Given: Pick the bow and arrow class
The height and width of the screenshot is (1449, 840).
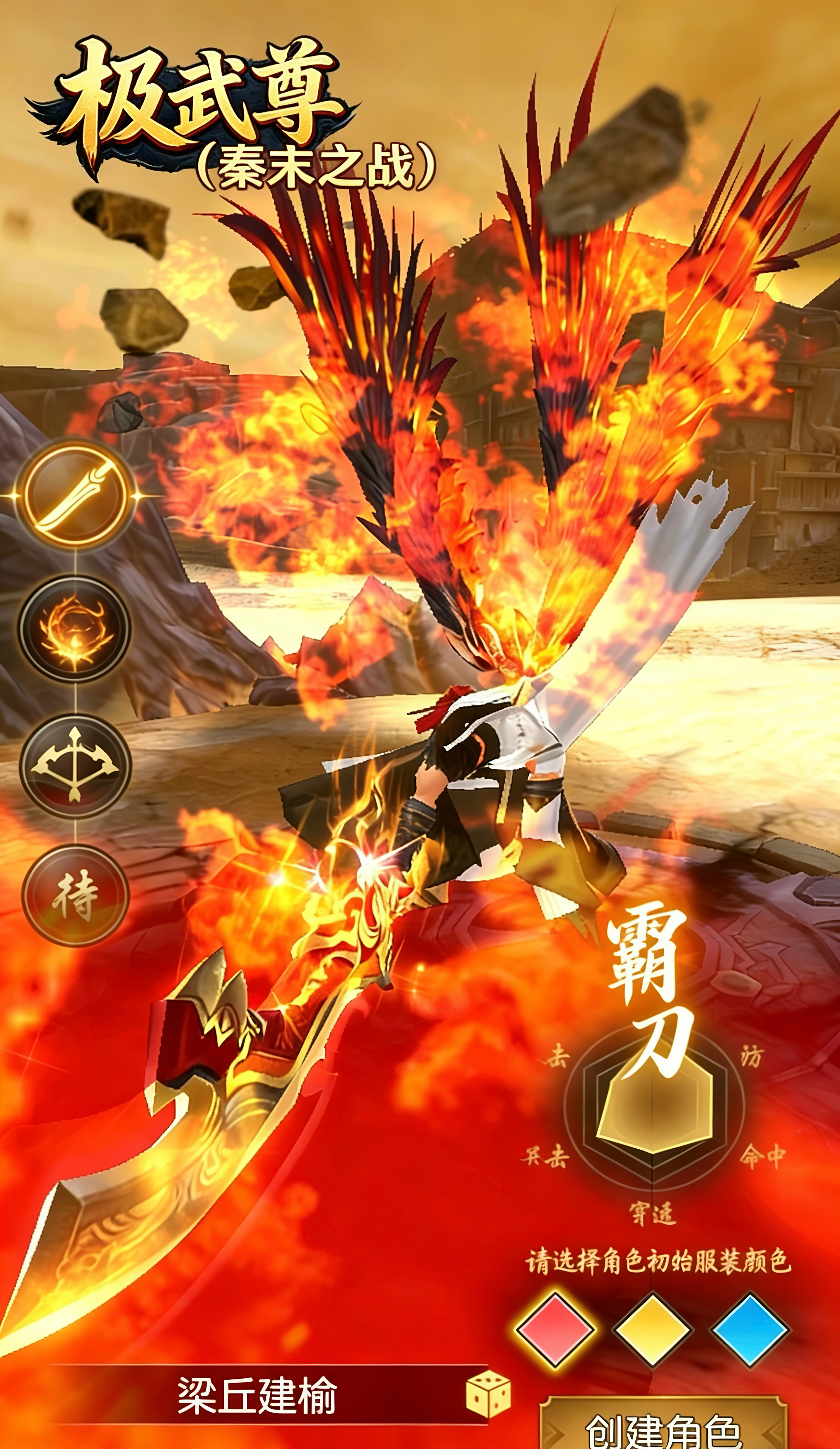Looking at the screenshot, I should [x=75, y=765].
